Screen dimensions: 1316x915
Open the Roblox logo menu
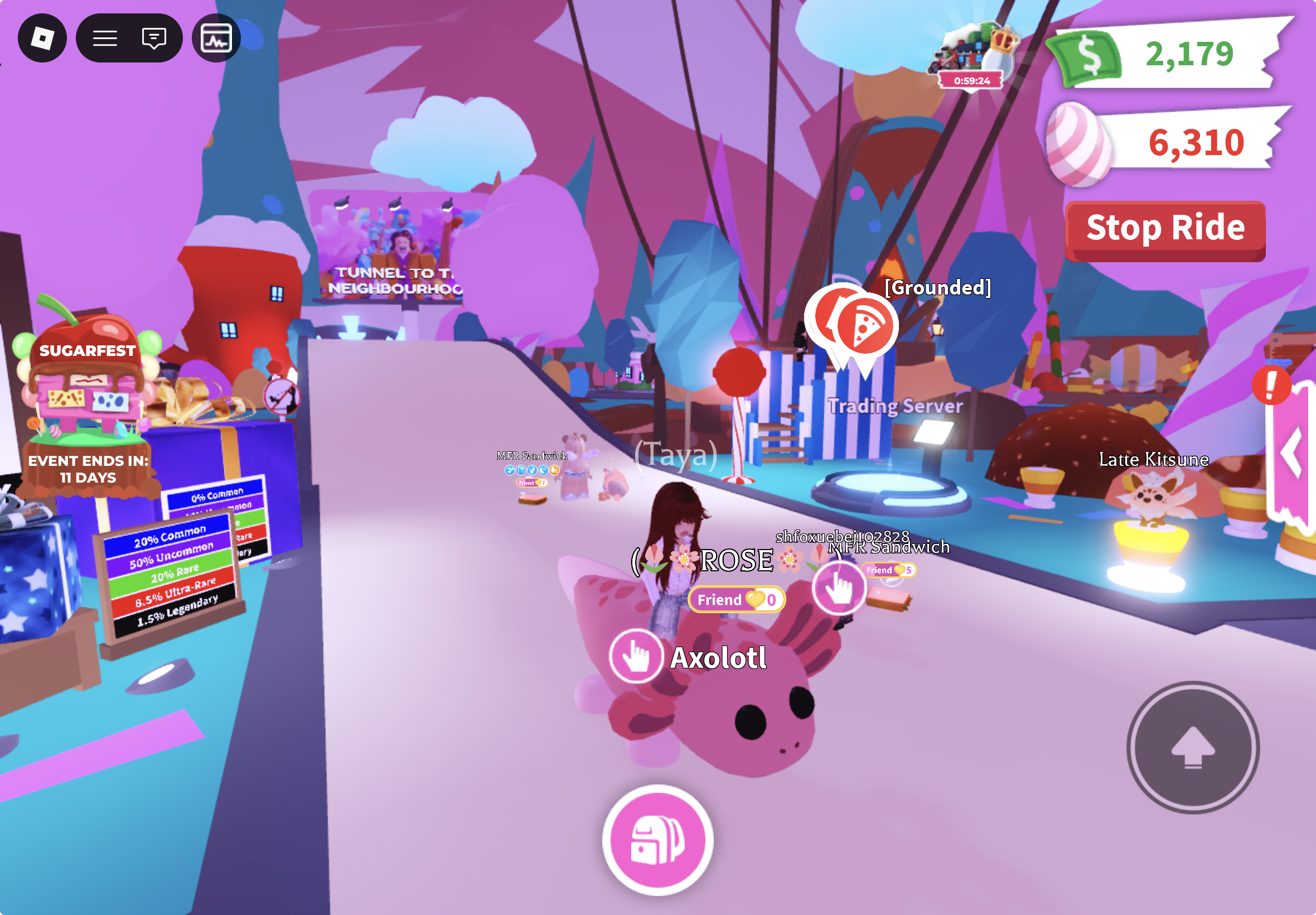[x=42, y=38]
